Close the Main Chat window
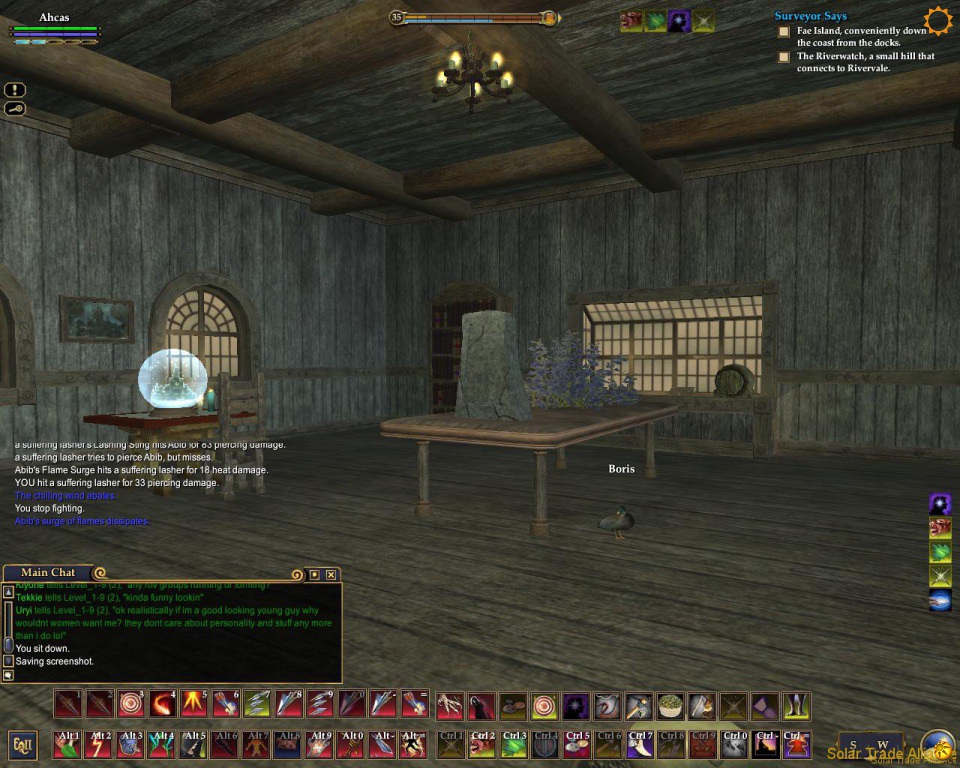Screen dimensions: 960x768 (331, 574)
